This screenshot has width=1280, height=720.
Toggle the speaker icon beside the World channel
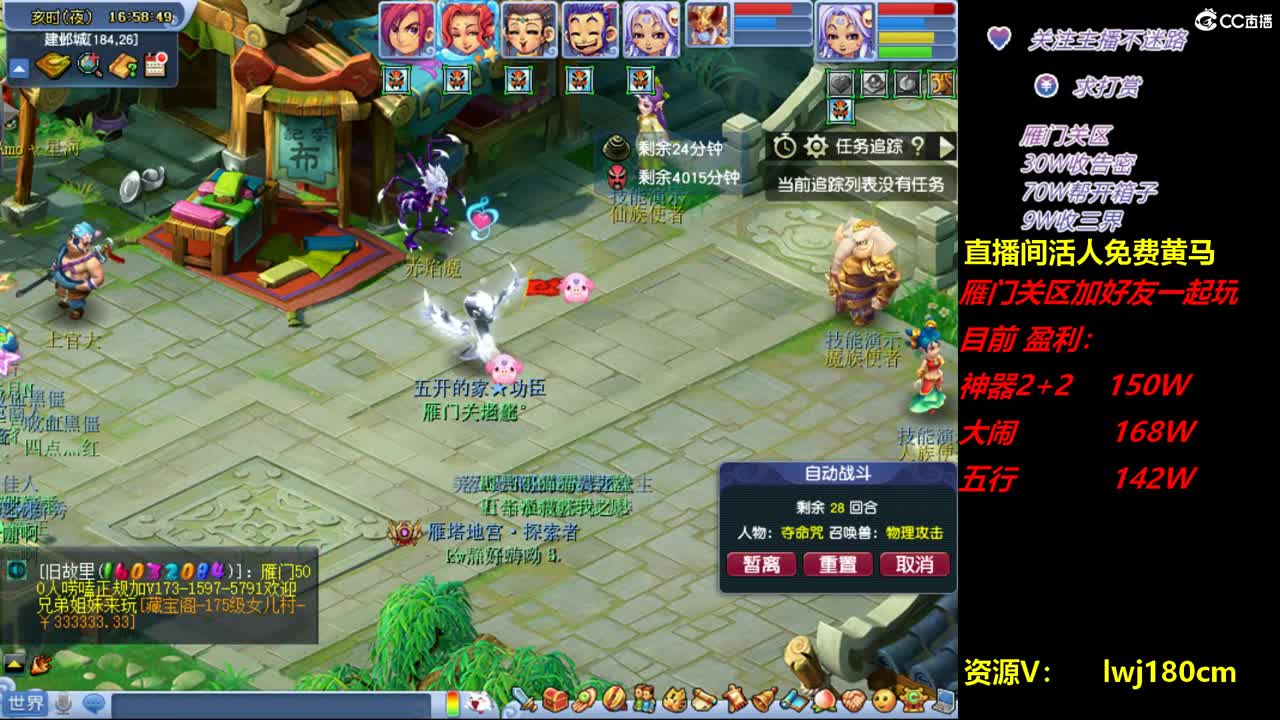pyautogui.click(x=60, y=704)
